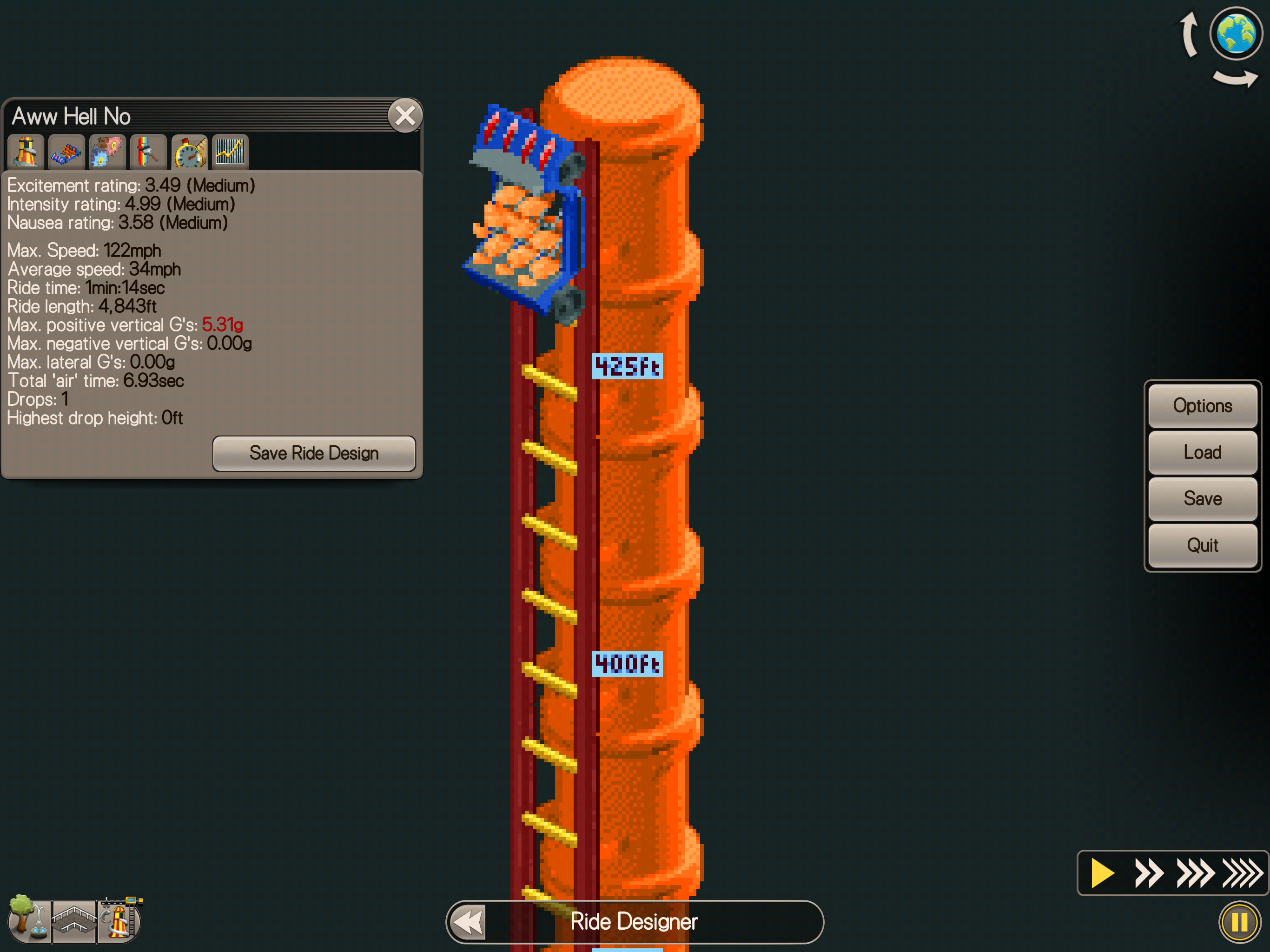Select the paint splash colours tab
1270x952 pixels.
click(x=107, y=152)
